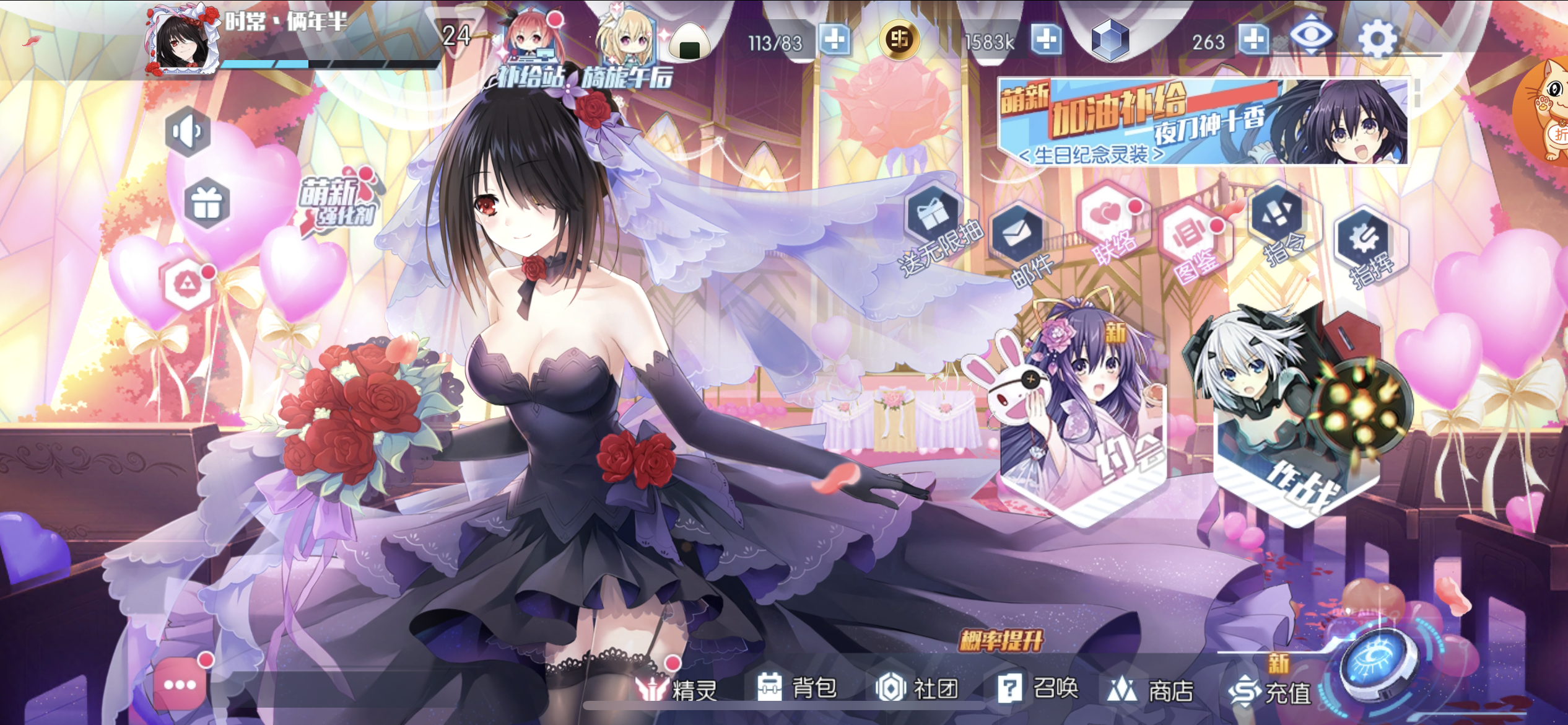Open the gift box rewards icon
Screen dimensions: 1568x725
pyautogui.click(x=207, y=203)
